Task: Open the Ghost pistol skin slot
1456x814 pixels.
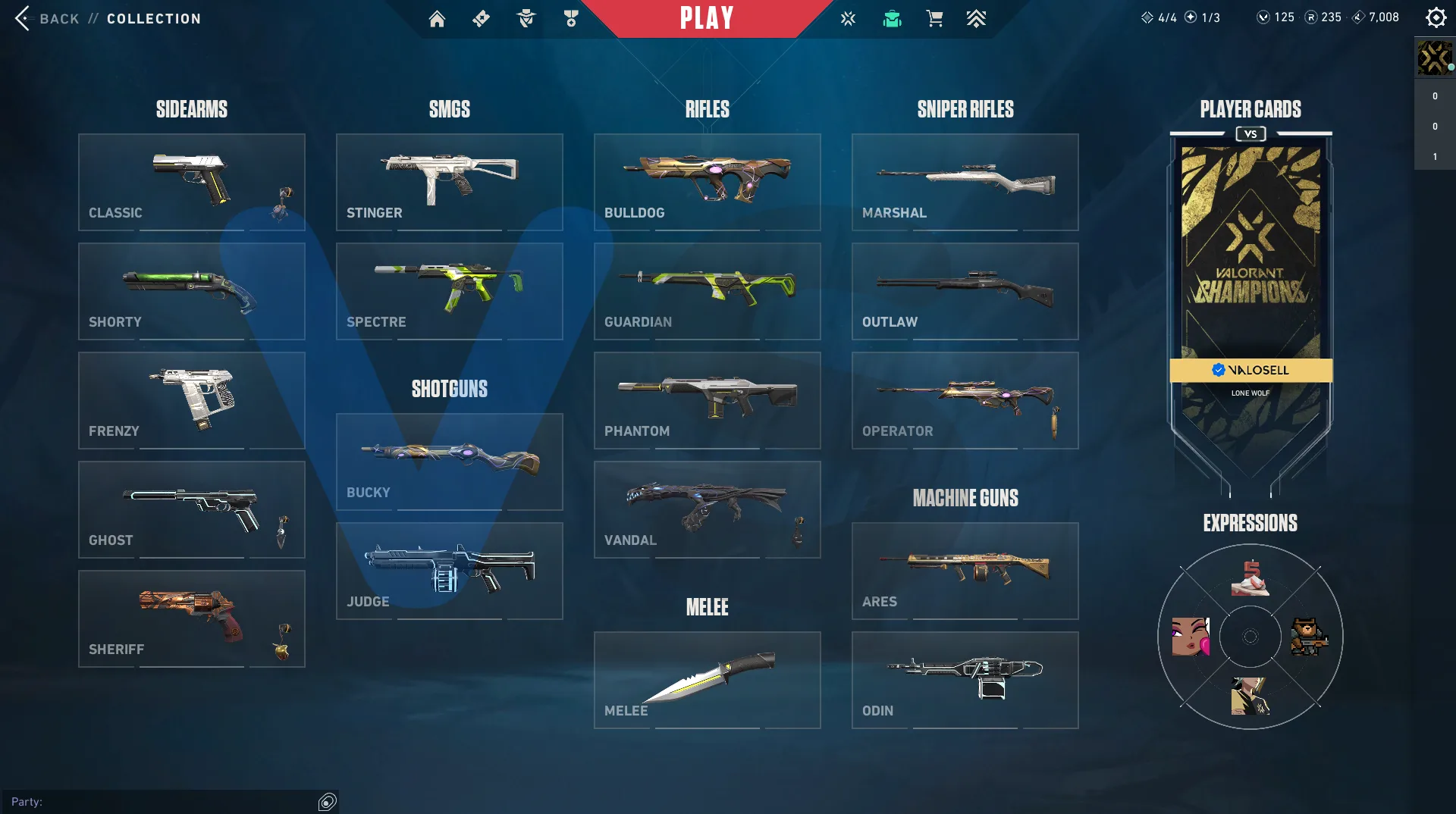Action: [191, 509]
